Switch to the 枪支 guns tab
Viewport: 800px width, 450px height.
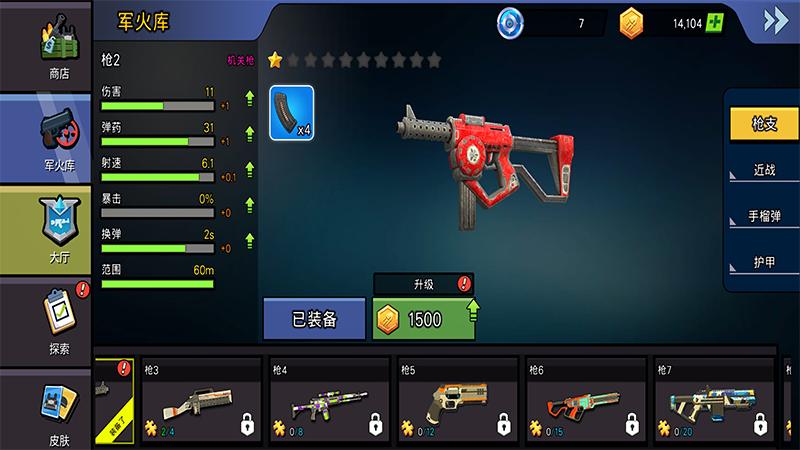tap(764, 124)
